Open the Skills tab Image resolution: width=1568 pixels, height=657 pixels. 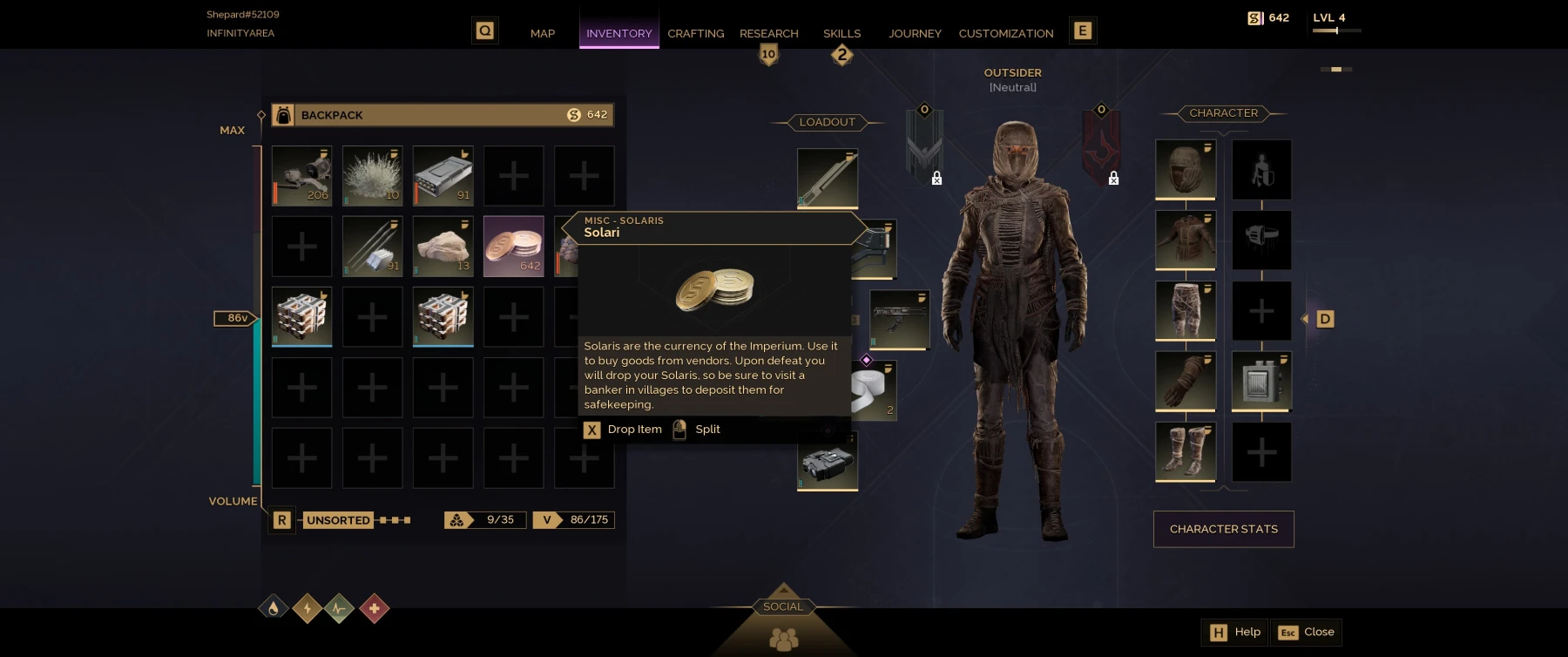tap(841, 33)
